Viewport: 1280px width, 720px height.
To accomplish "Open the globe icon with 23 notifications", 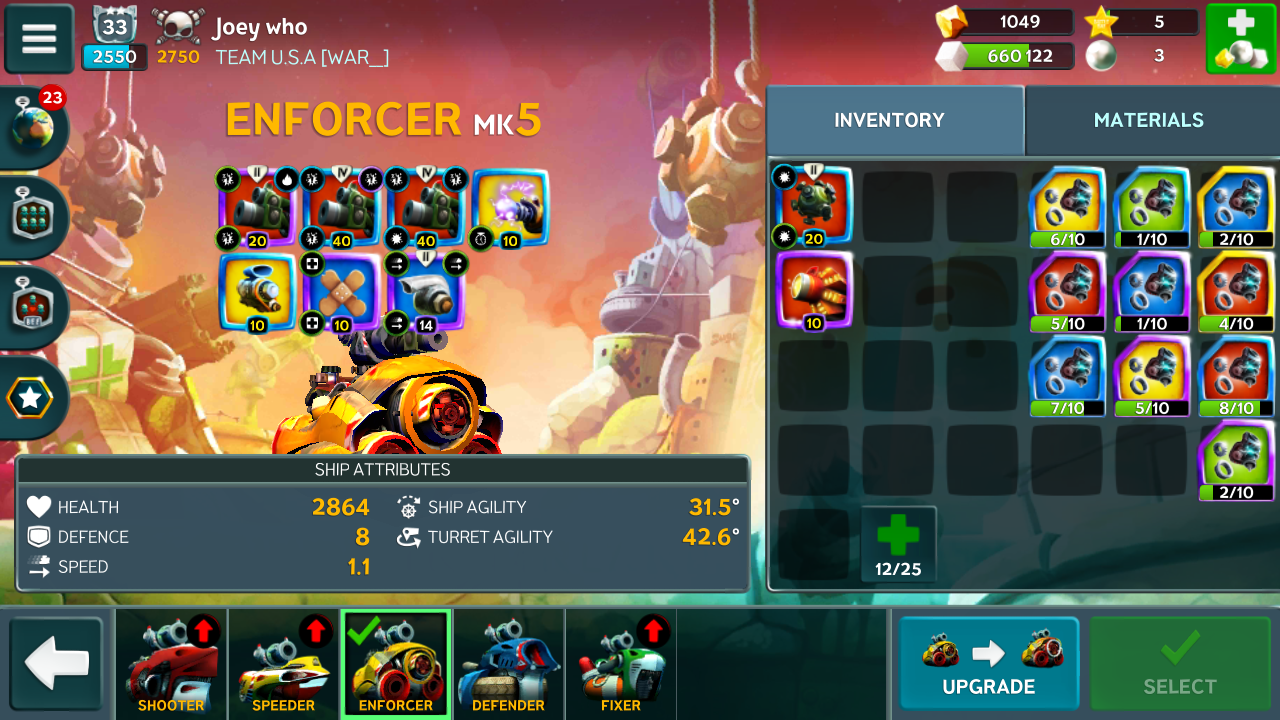I will pos(35,125).
